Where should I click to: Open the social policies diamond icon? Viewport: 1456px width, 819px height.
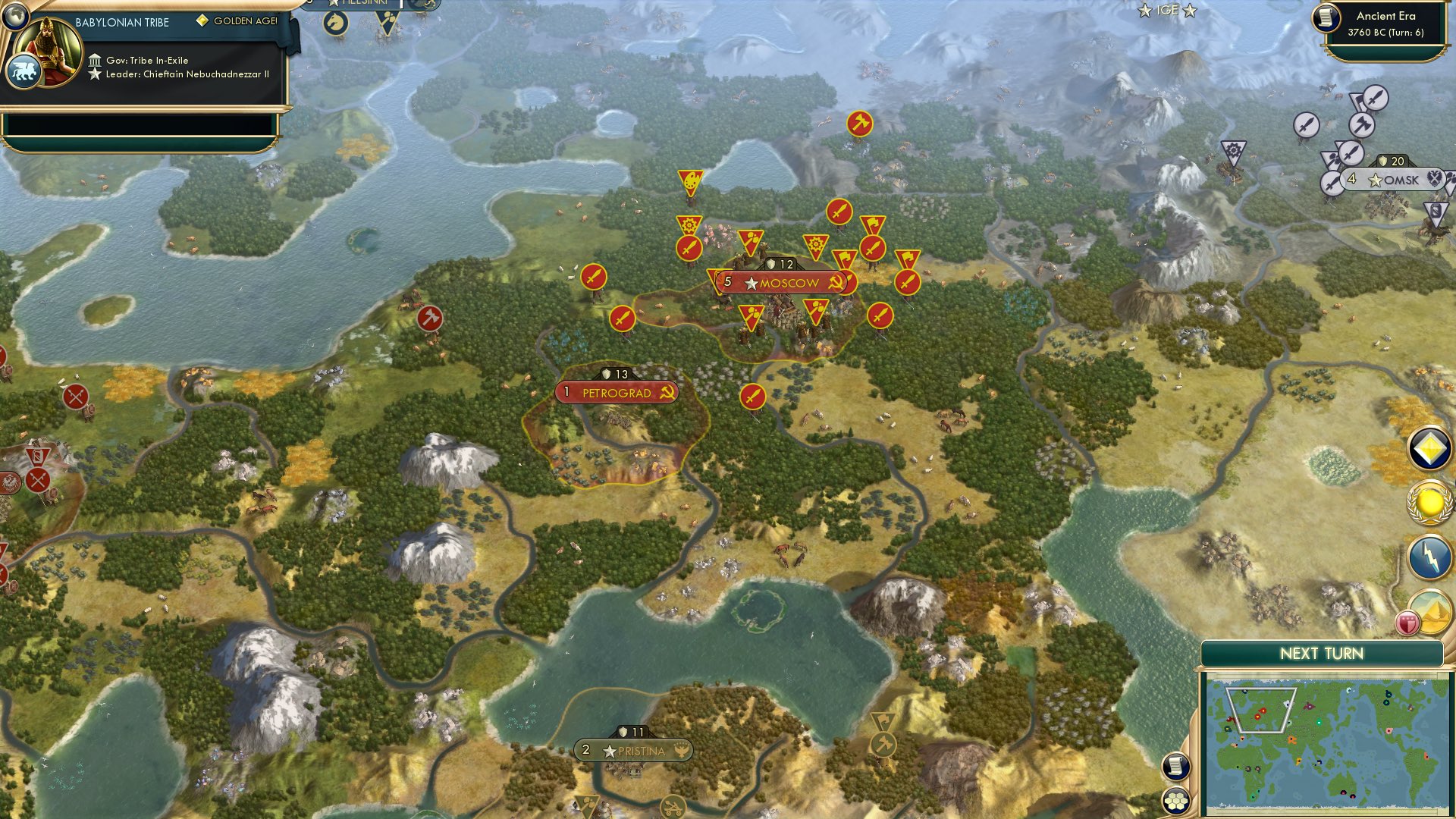tap(1429, 449)
